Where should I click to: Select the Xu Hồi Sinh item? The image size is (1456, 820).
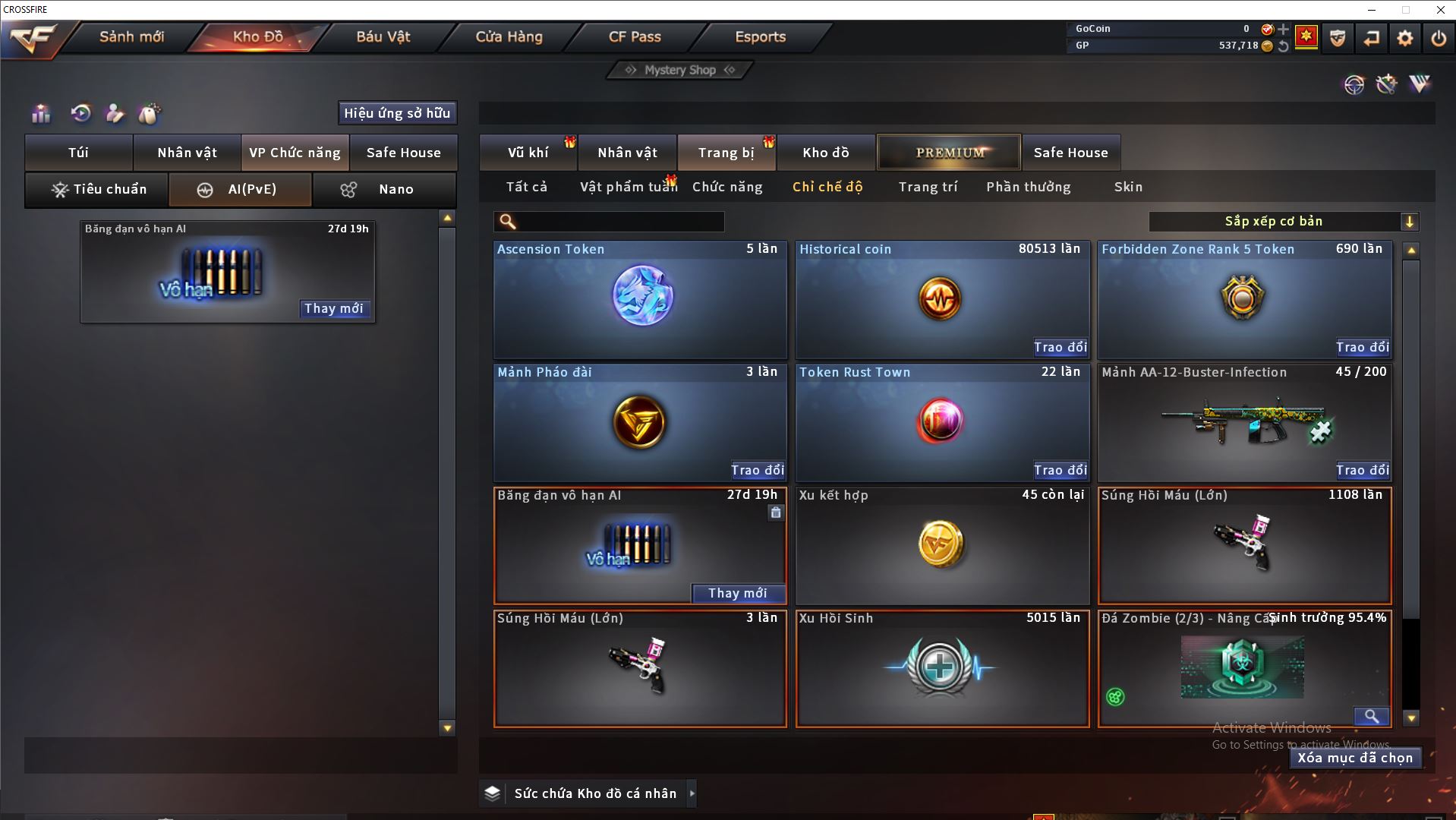tap(941, 668)
